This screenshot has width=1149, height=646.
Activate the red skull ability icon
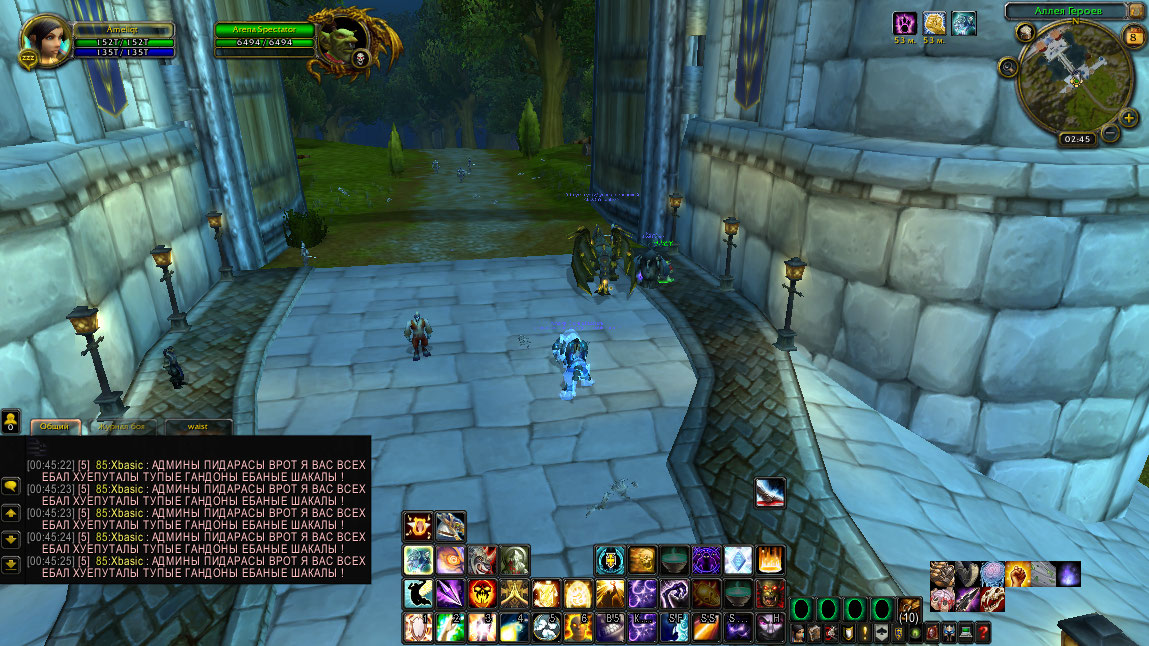pyautogui.click(x=482, y=593)
